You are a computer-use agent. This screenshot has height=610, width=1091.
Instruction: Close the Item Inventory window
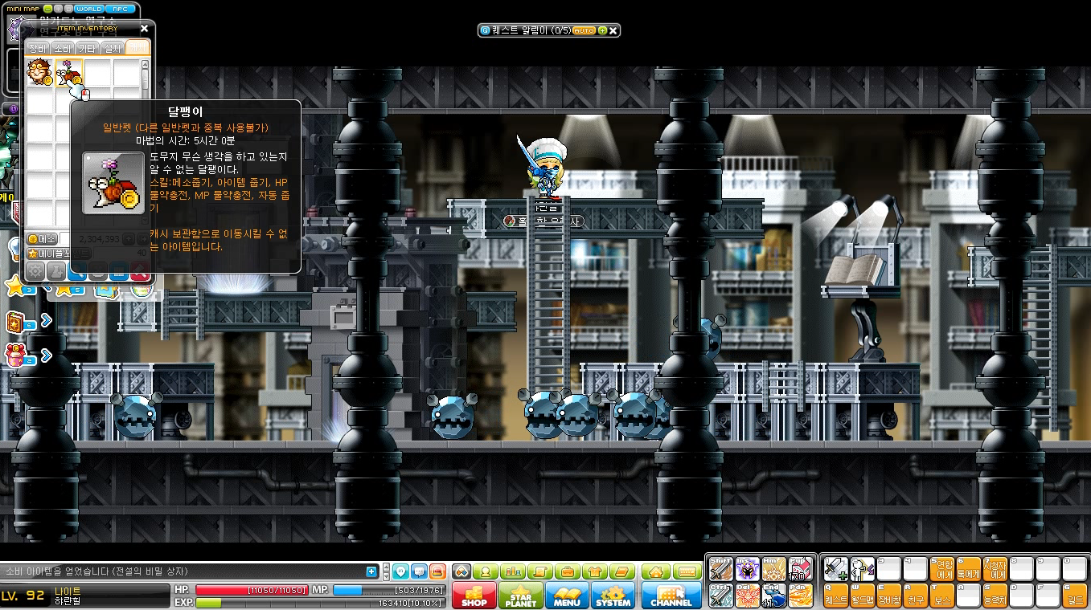point(144,29)
